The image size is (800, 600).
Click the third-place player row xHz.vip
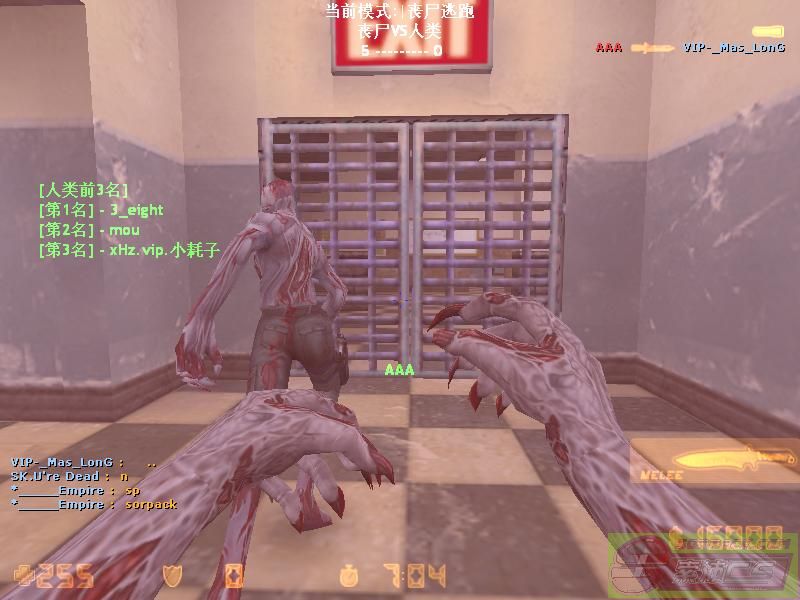tap(128, 250)
